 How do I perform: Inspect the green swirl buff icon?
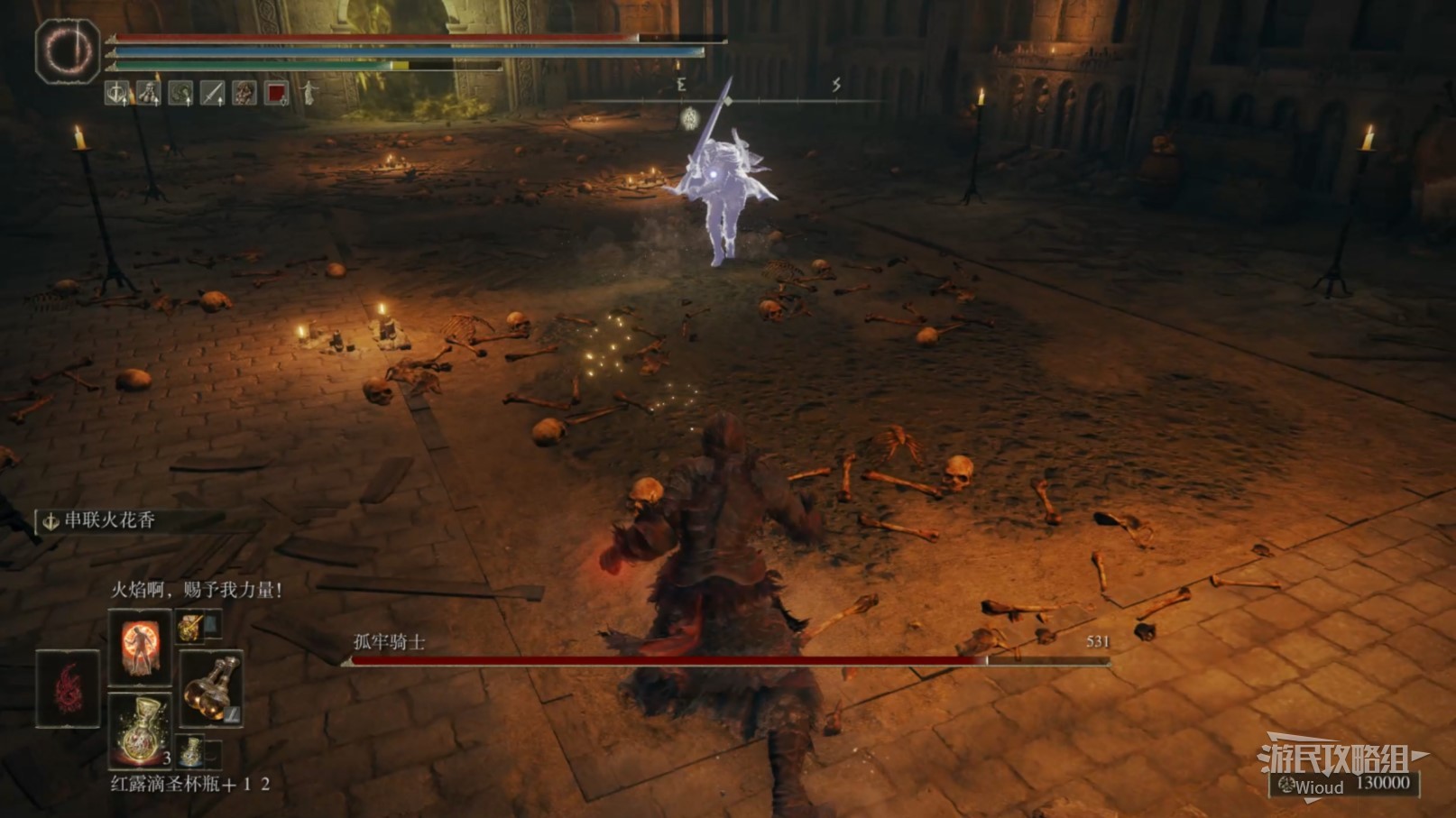pyautogui.click(x=180, y=92)
